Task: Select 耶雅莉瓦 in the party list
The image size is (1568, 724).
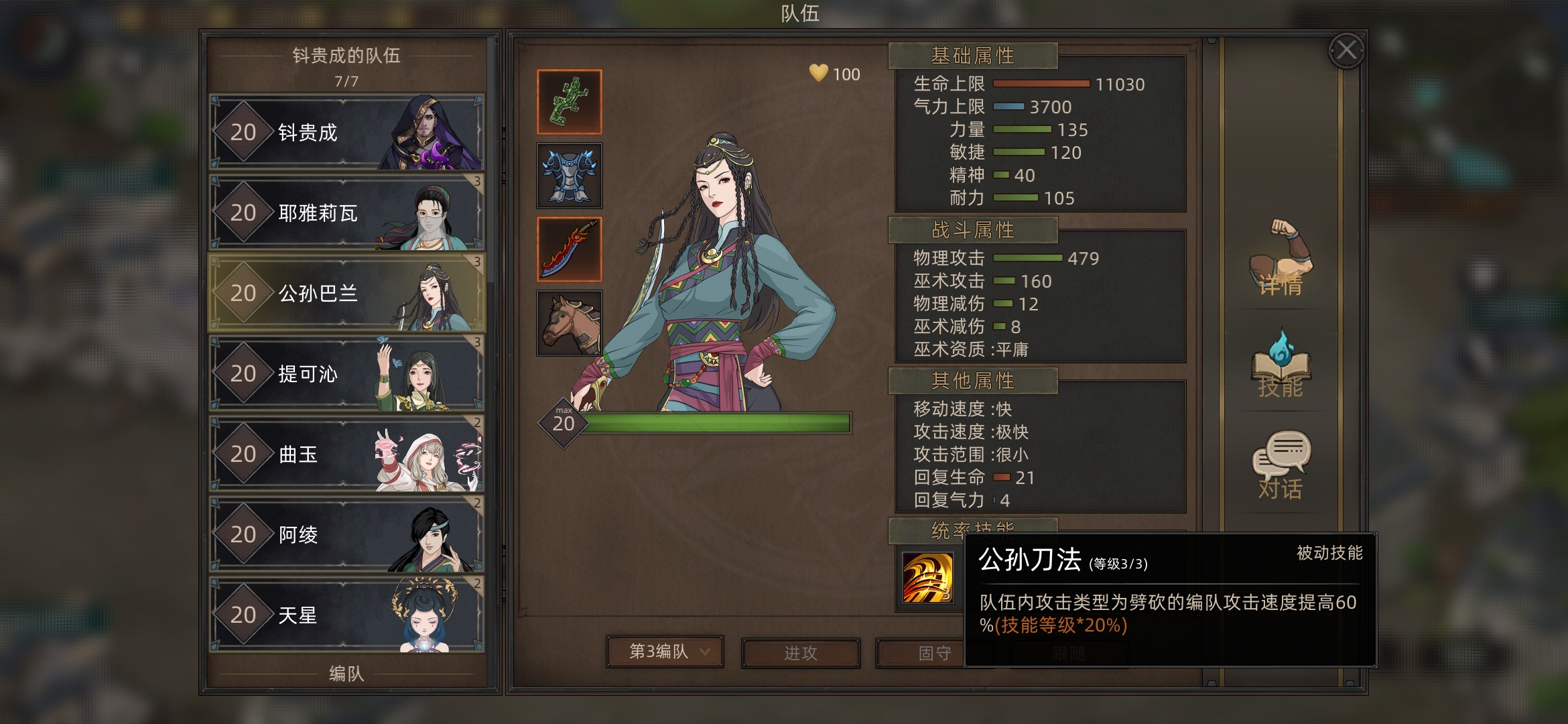Action: tap(346, 213)
